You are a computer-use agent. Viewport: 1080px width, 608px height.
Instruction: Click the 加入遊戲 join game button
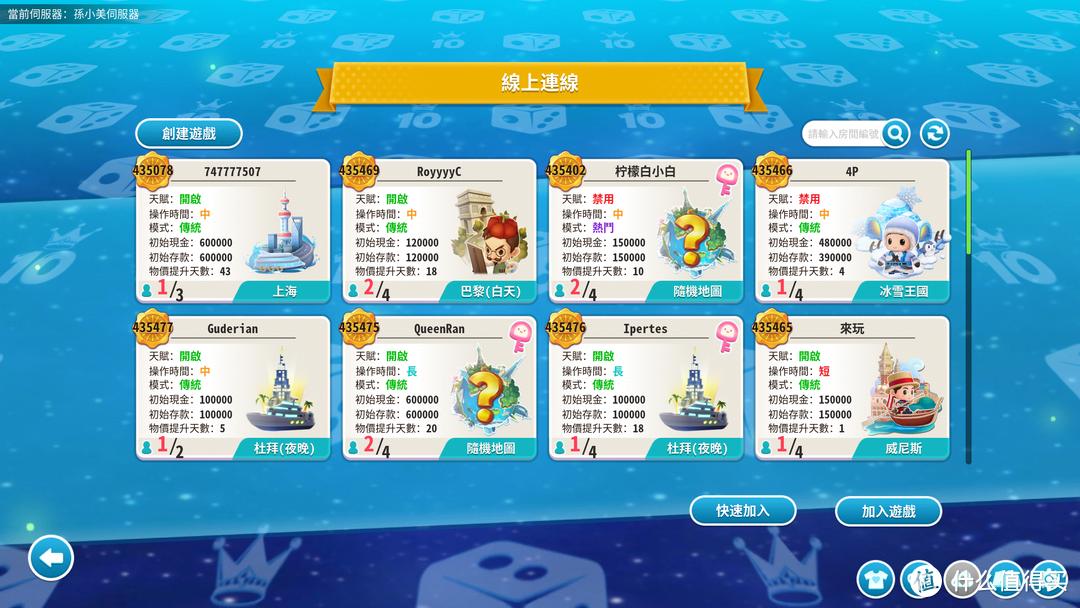(888, 511)
